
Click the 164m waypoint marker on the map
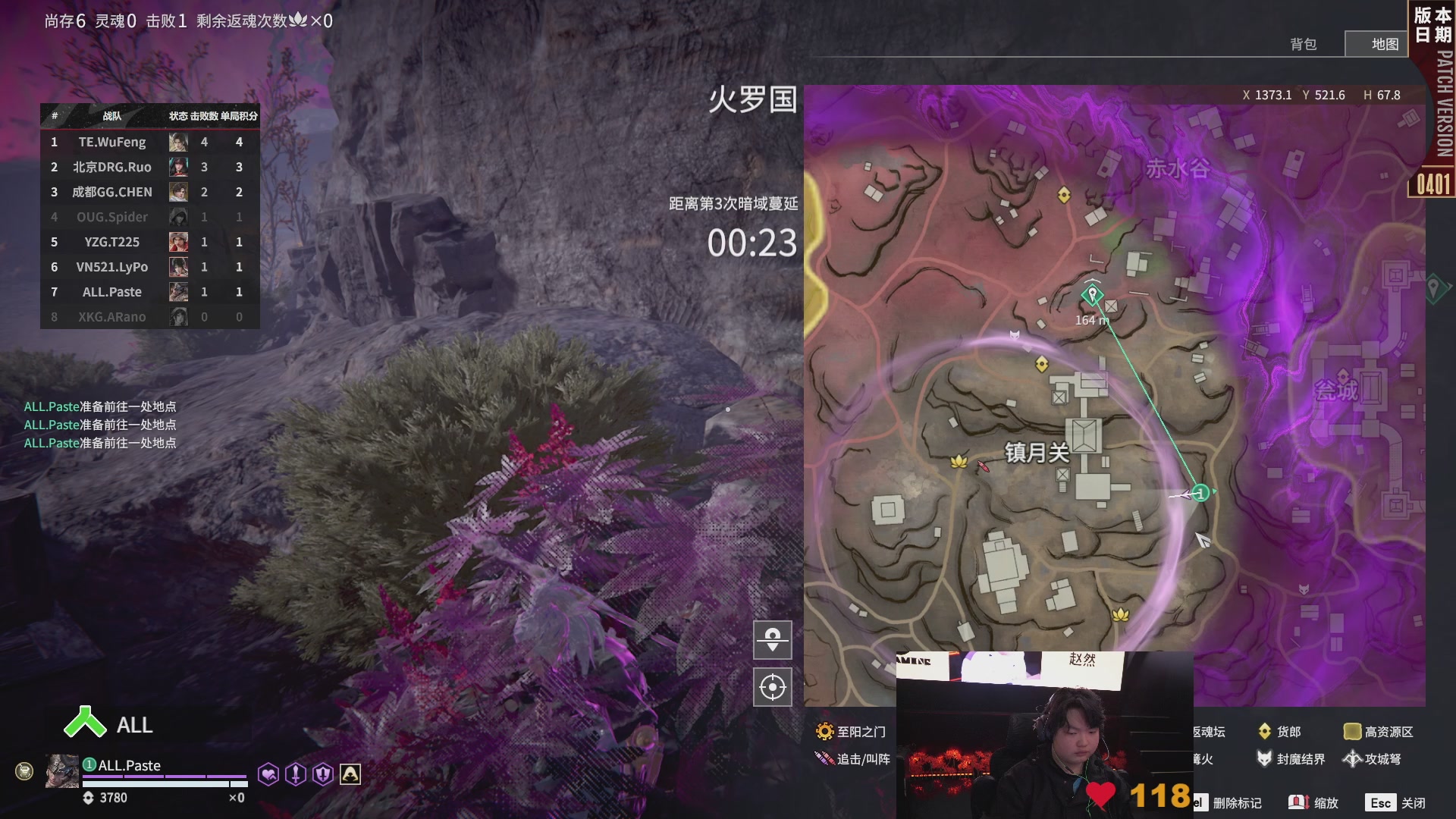1092,294
